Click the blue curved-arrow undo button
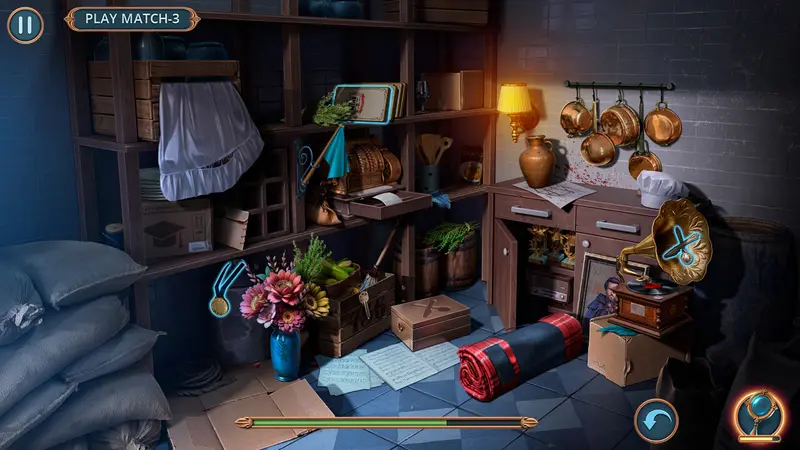Image resolution: width=800 pixels, height=450 pixels. (x=656, y=420)
